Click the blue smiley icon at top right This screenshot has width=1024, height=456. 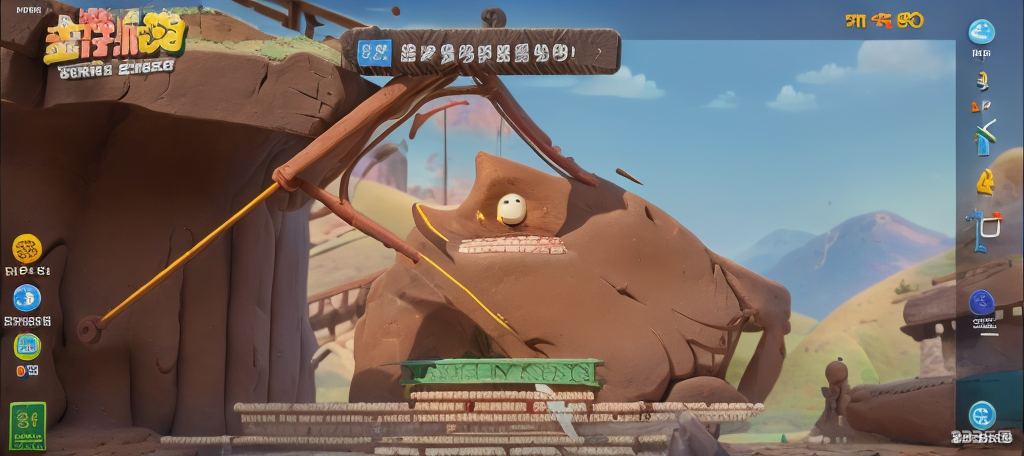pyautogui.click(x=982, y=32)
